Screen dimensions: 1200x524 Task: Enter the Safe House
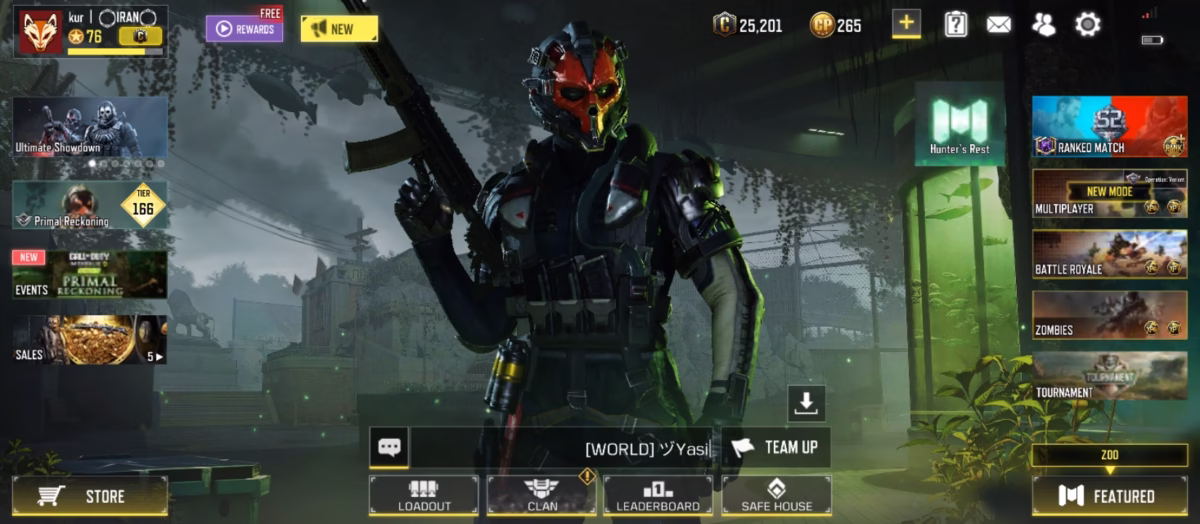click(x=776, y=495)
